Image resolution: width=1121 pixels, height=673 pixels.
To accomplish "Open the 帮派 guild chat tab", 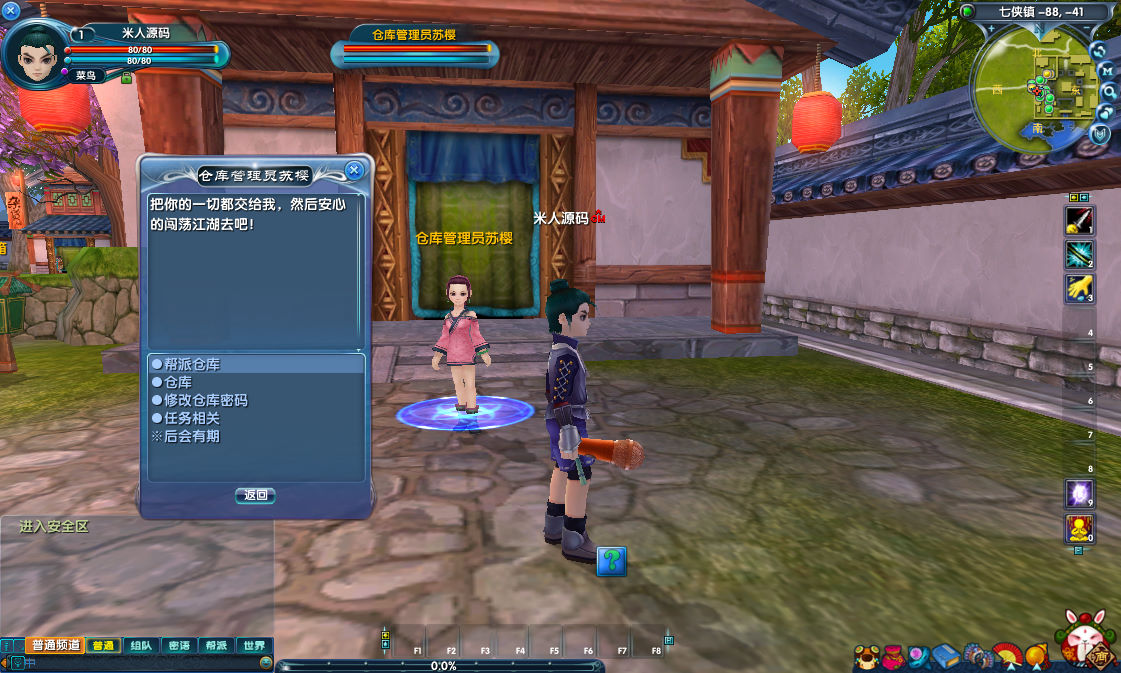I will point(216,646).
